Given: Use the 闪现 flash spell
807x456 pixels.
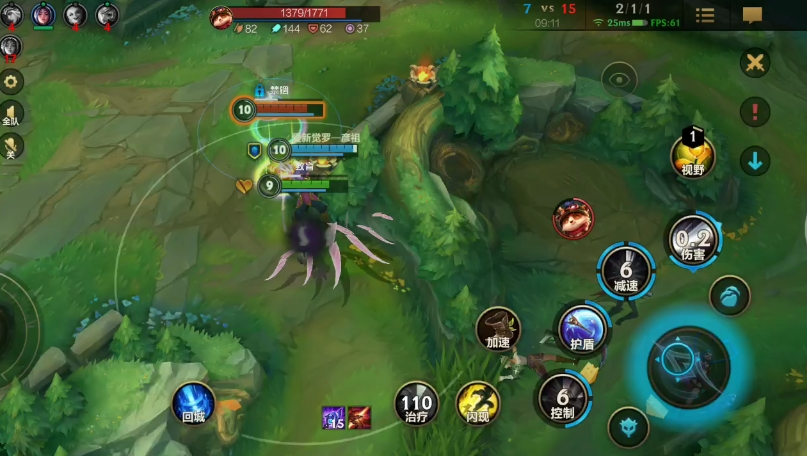Looking at the screenshot, I should click(477, 403).
